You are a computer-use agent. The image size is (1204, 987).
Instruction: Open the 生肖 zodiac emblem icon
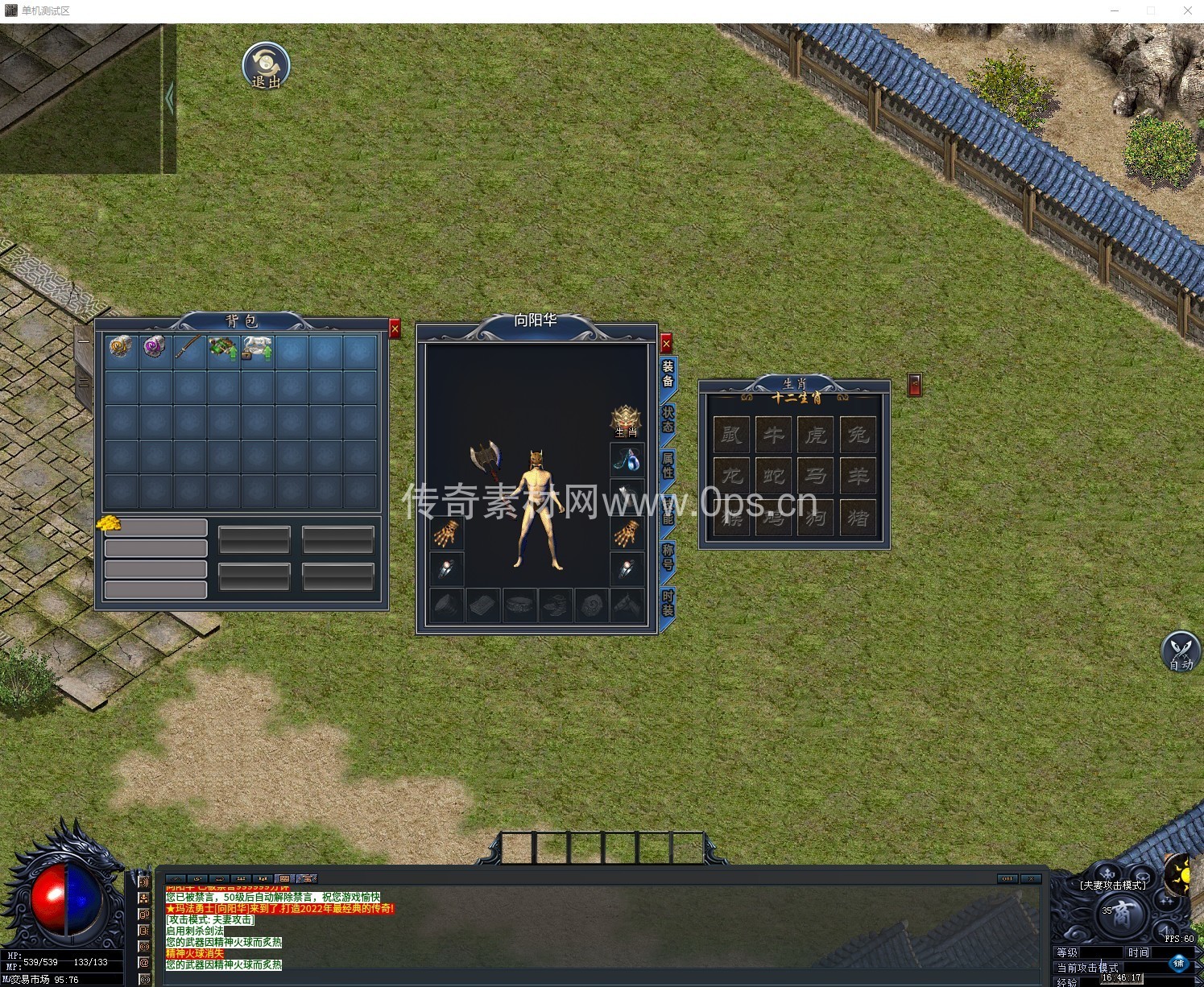tap(626, 420)
